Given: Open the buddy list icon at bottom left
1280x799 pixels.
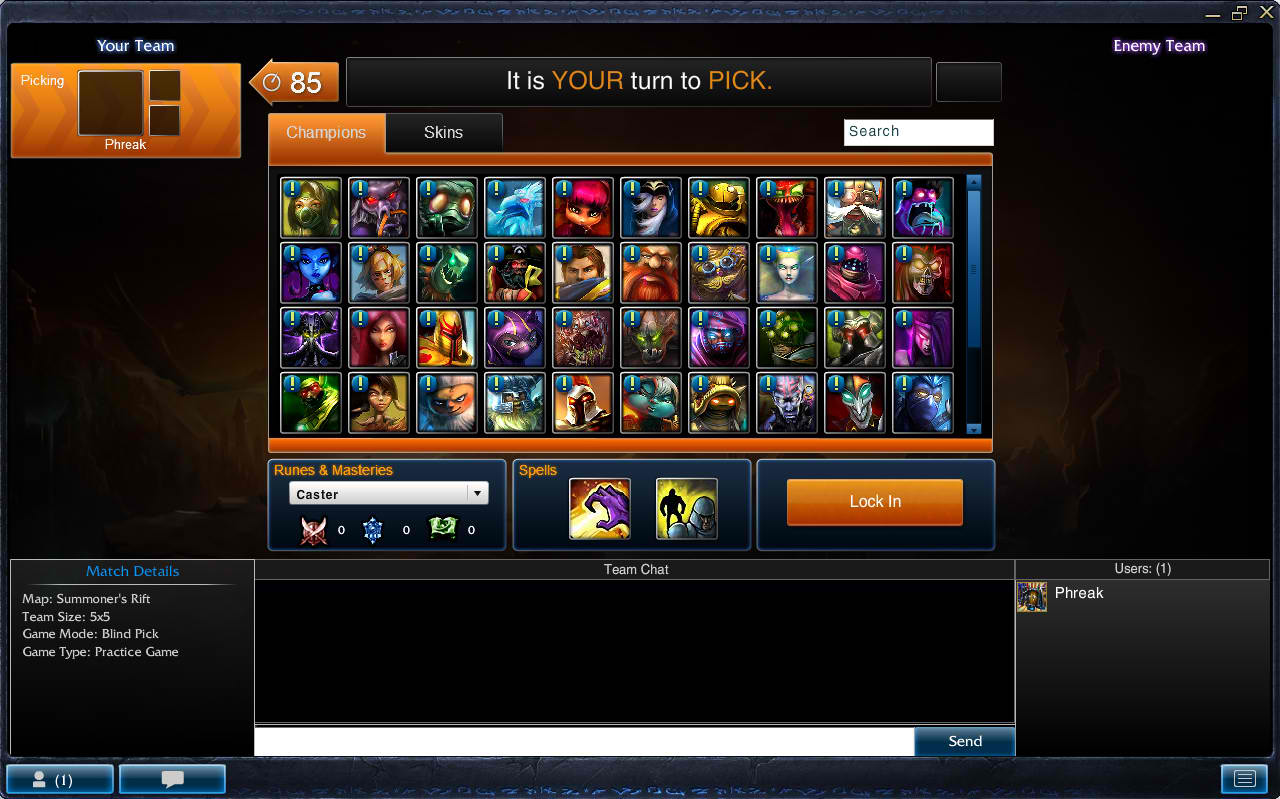Looking at the screenshot, I should (x=59, y=778).
